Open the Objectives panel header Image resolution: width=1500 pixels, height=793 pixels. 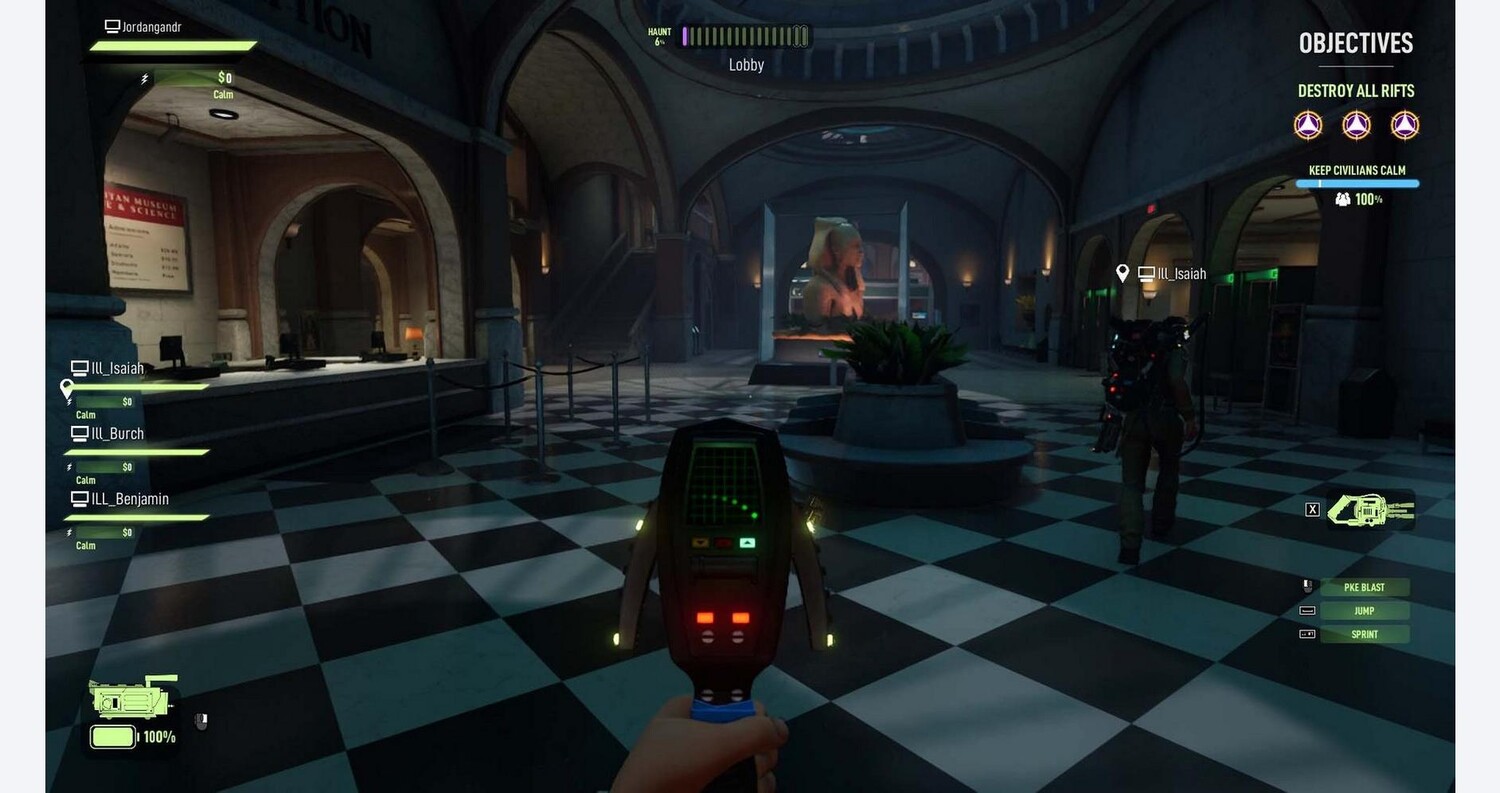click(1355, 43)
